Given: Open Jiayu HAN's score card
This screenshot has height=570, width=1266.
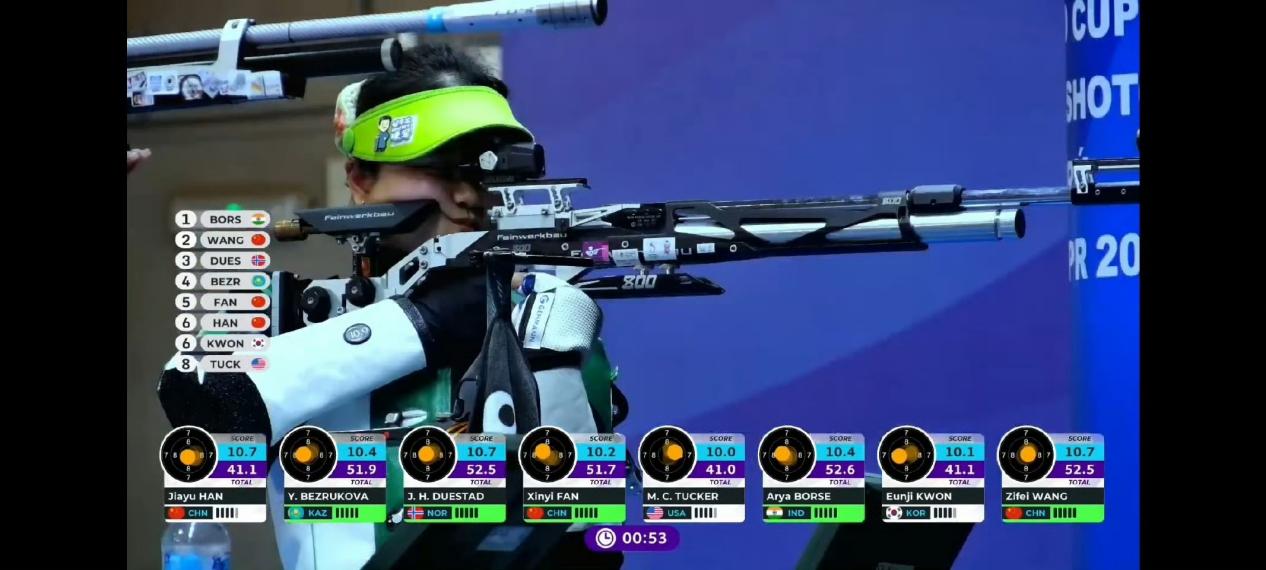Looking at the screenshot, I should (x=214, y=475).
